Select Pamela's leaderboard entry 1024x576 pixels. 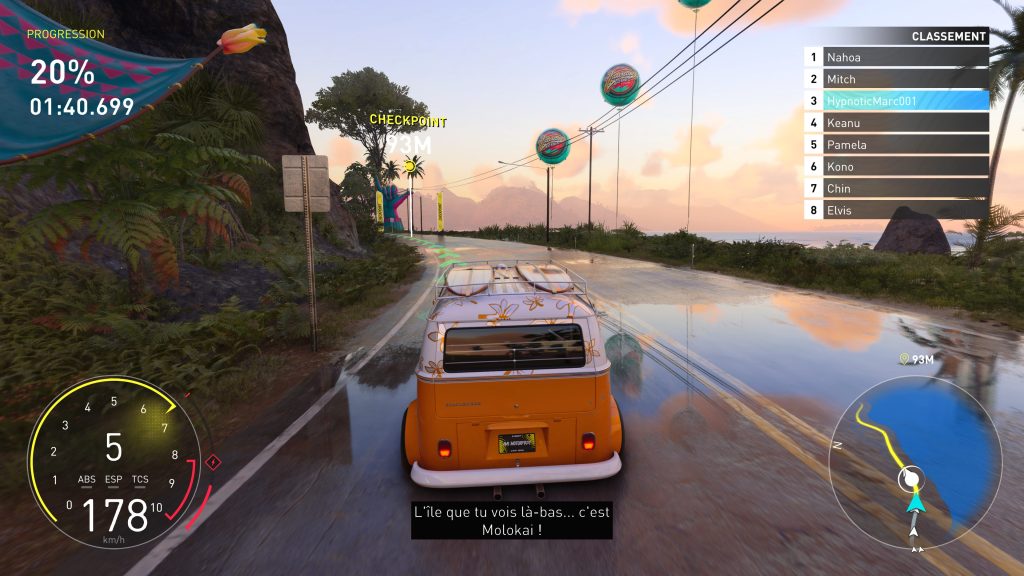coord(896,145)
